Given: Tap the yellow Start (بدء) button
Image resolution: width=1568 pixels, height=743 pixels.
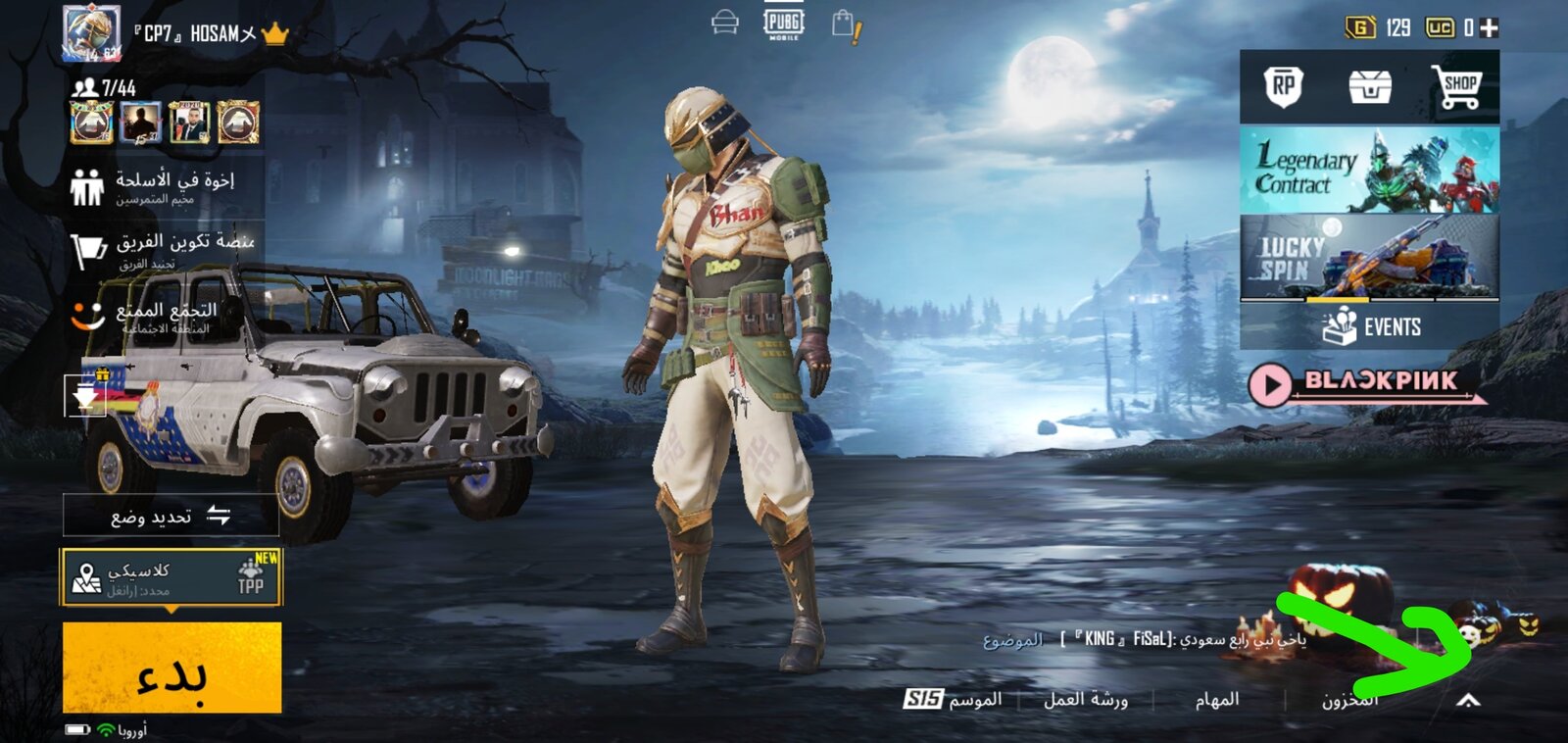Looking at the screenshot, I should tap(172, 667).
